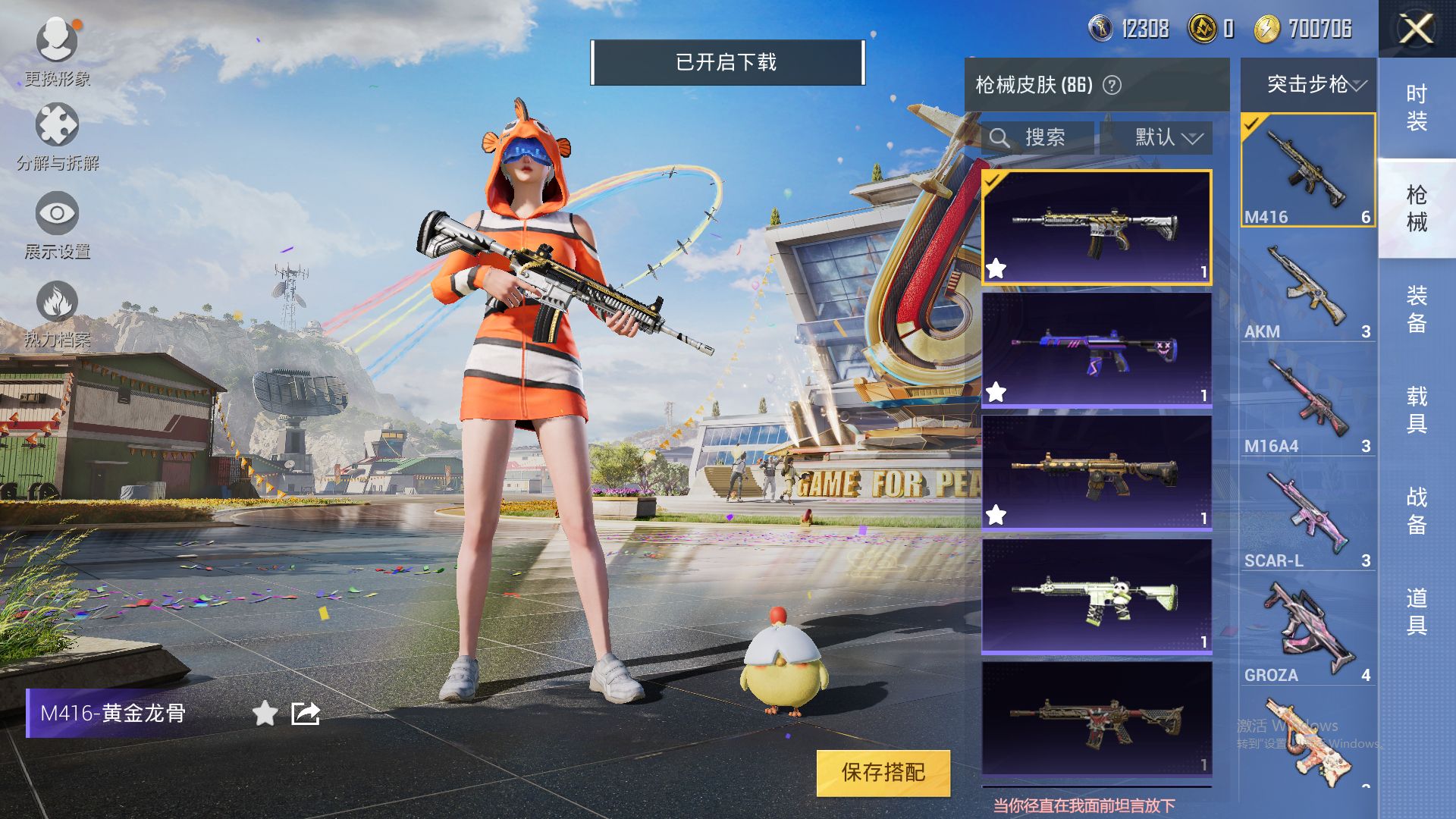Save the loadout with 保存搭配
The height and width of the screenshot is (819, 1456).
(x=883, y=773)
